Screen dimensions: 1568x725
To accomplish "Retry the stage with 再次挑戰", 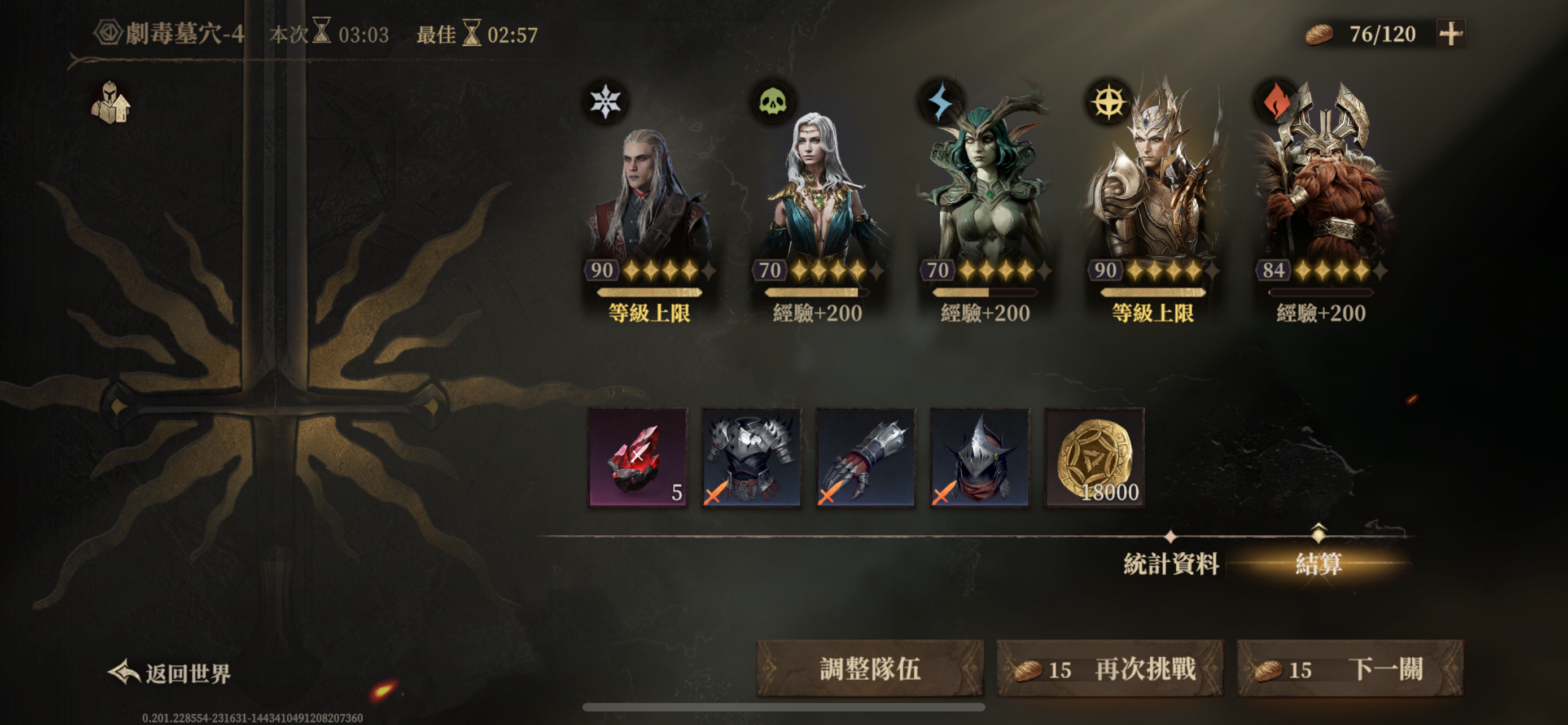I will 1109,669.
